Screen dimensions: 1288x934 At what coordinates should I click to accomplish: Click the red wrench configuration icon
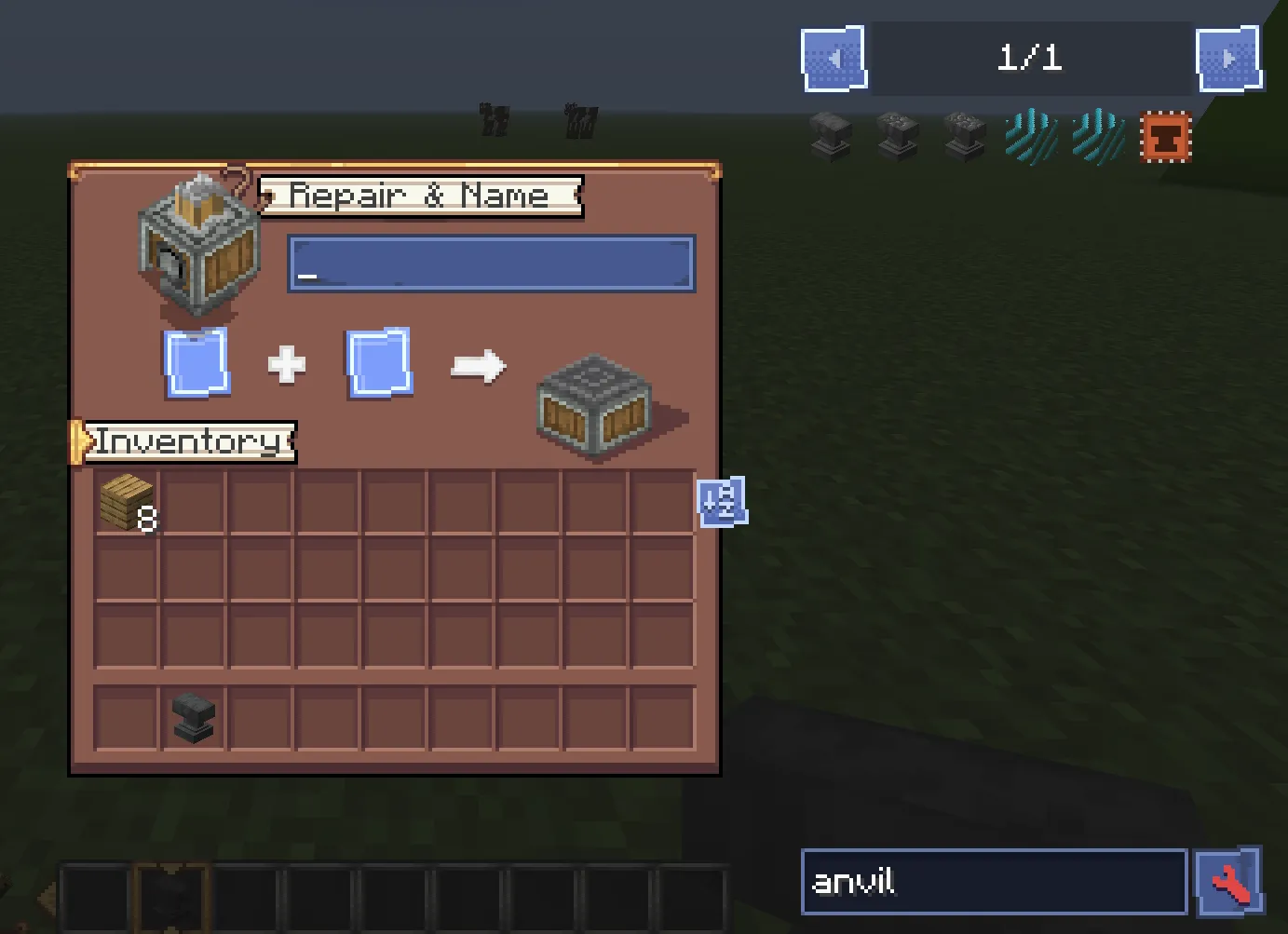(x=1229, y=883)
